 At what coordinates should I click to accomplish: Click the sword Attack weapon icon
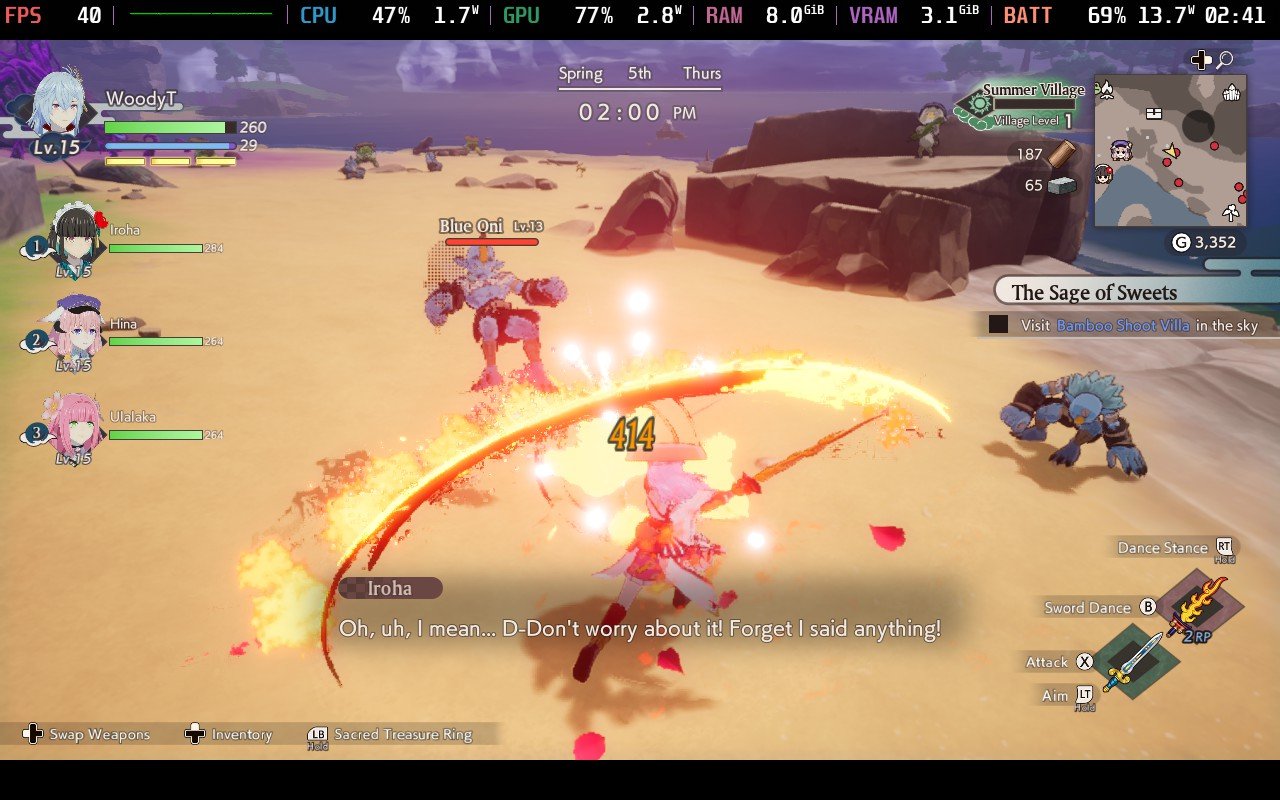pos(1133,661)
